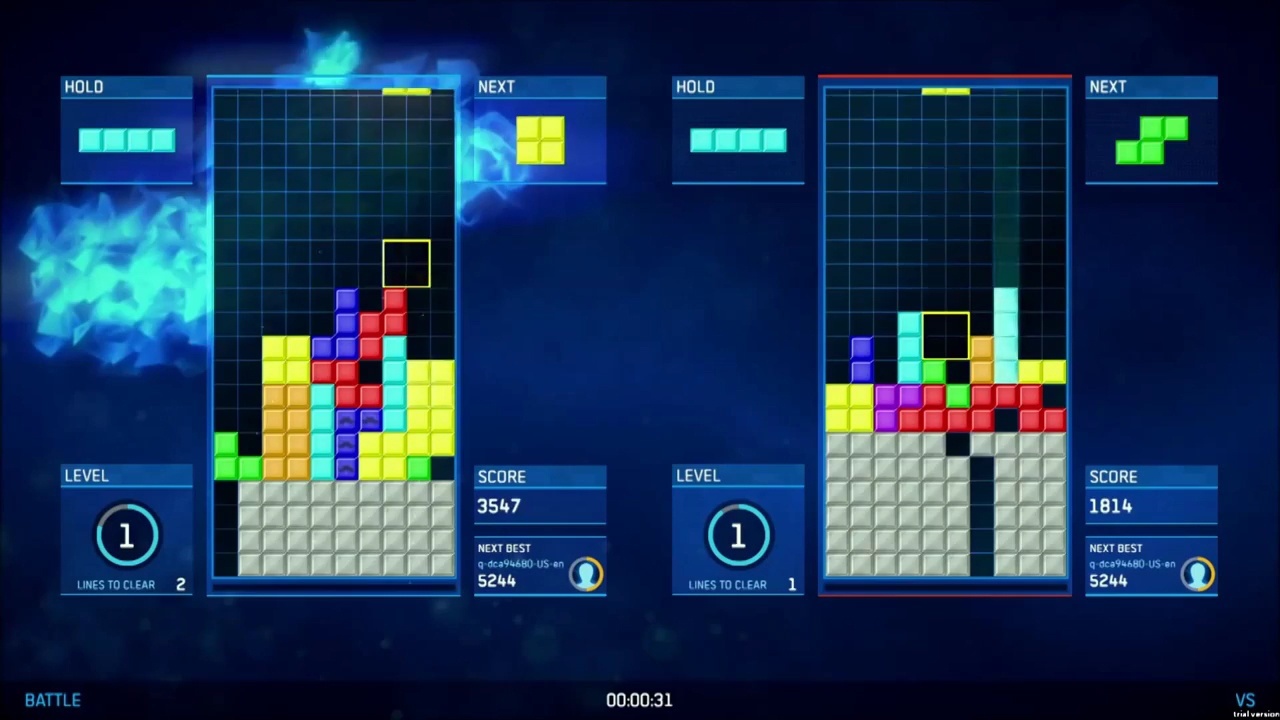Click the player name q-dca94680-US-en
The image size is (1280, 720).
tap(519, 564)
